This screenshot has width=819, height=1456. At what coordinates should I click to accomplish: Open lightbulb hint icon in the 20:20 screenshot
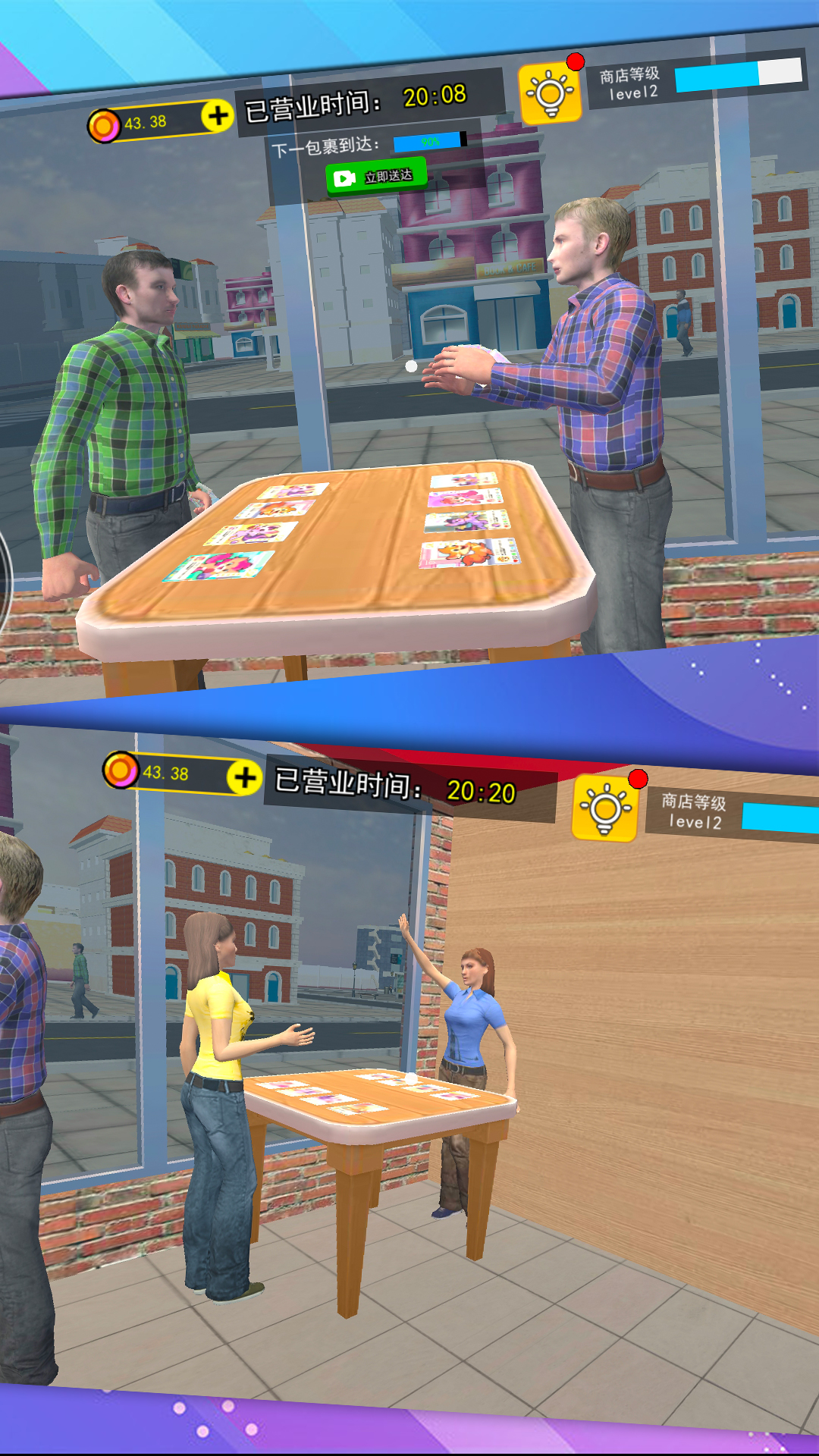[x=604, y=809]
